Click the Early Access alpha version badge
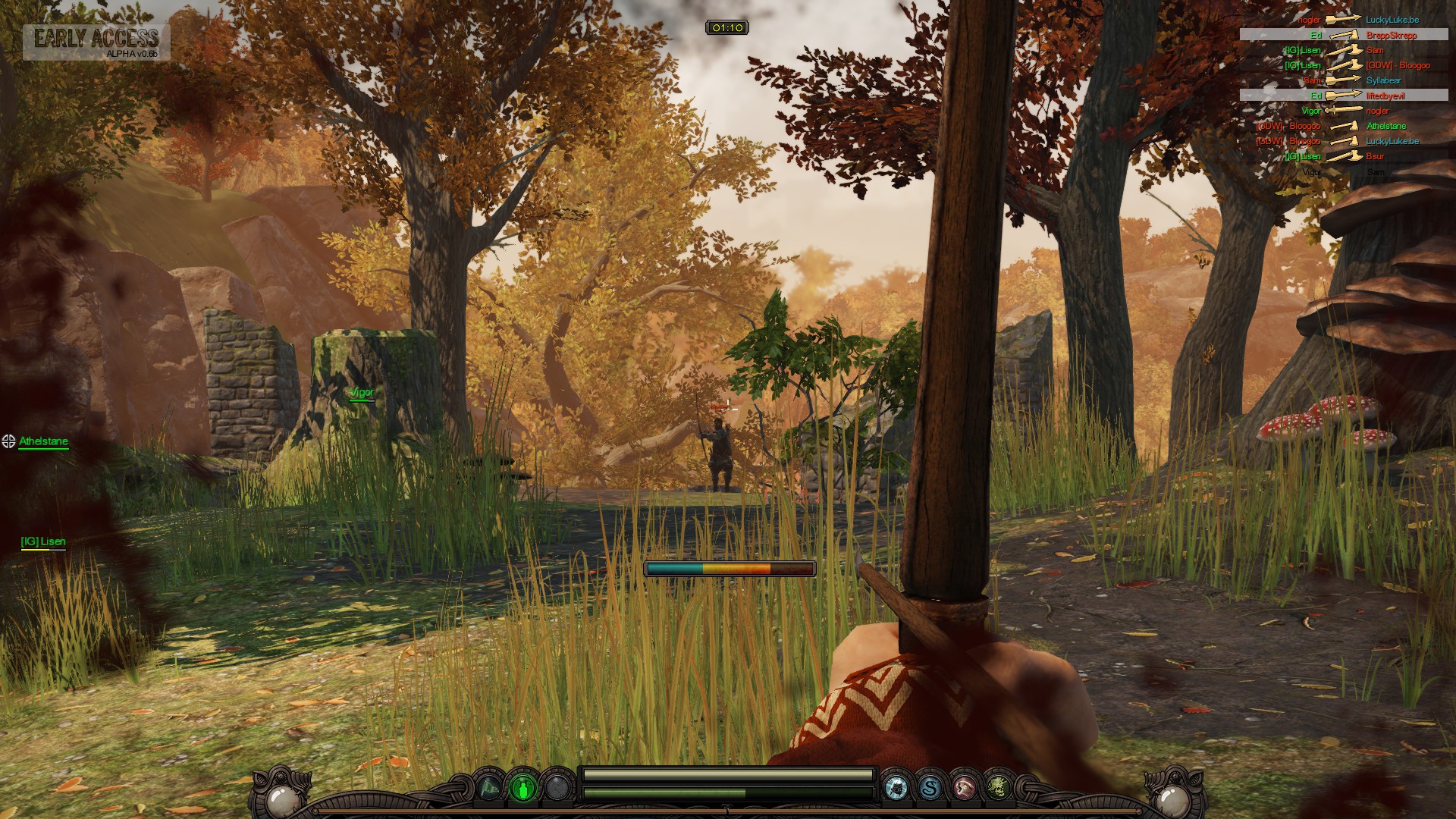This screenshot has width=1456, height=819. [96, 42]
